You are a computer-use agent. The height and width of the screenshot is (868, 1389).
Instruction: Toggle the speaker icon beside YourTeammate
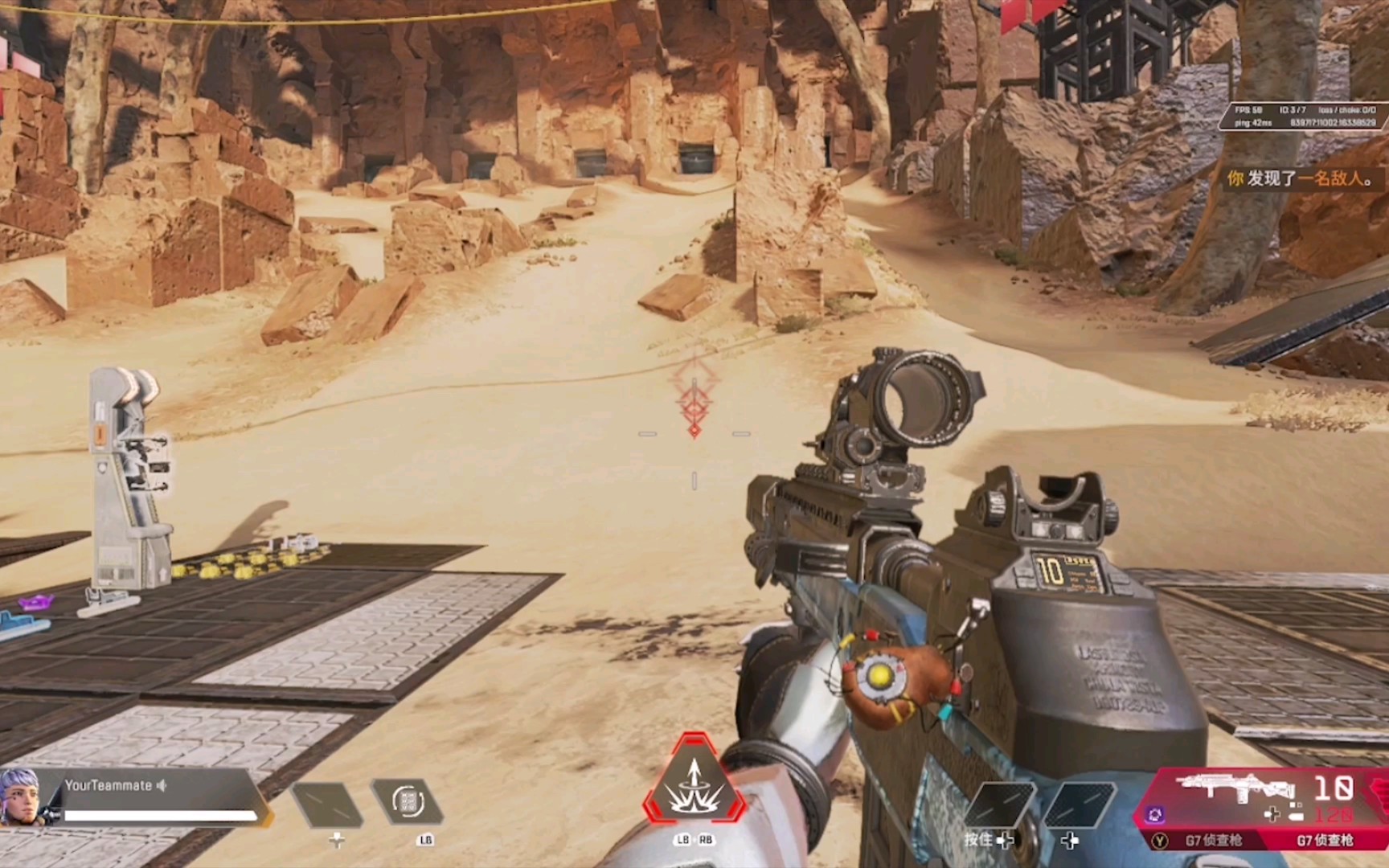coord(162,785)
